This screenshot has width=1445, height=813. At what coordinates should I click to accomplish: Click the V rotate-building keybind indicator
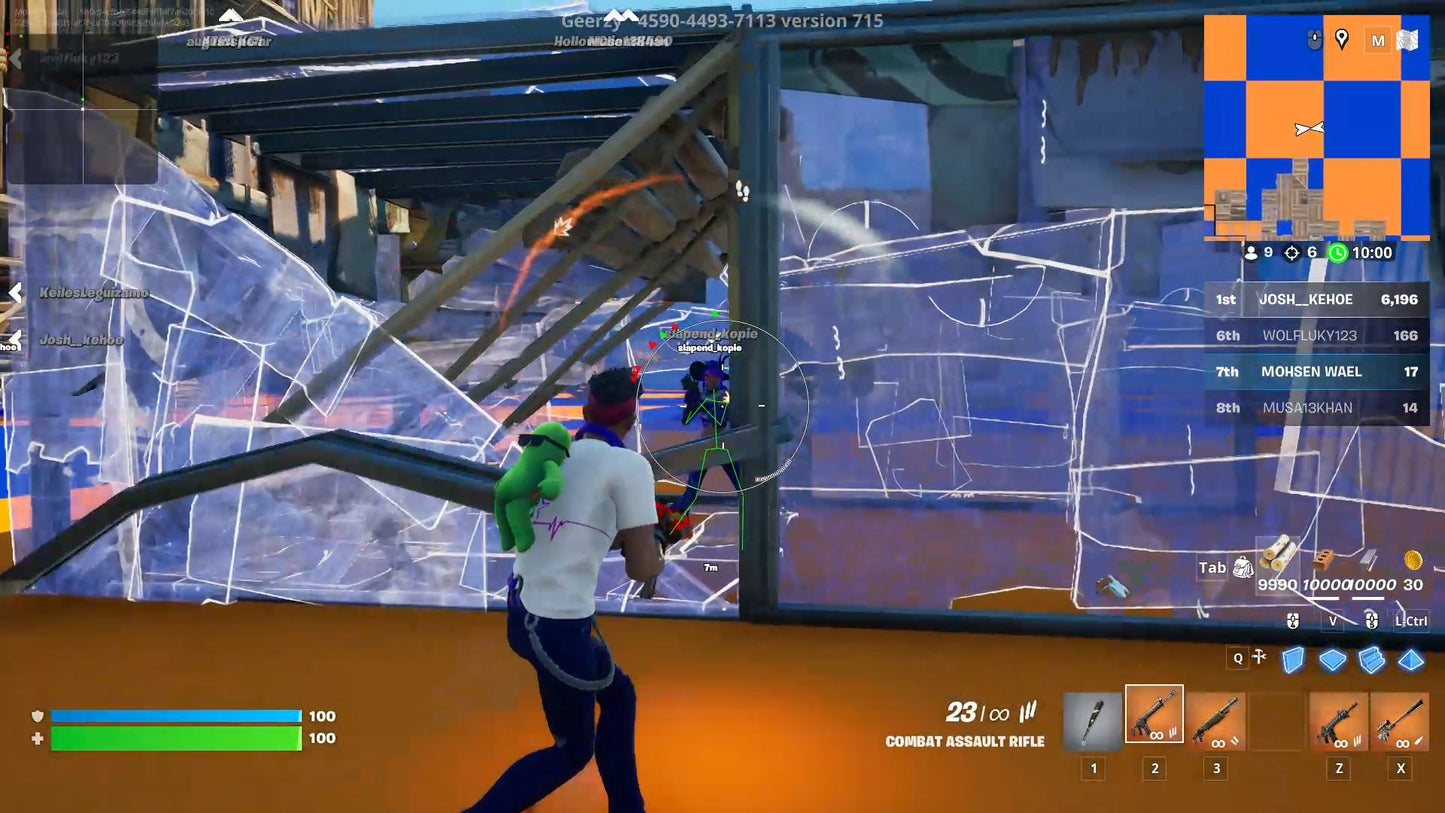point(1333,620)
